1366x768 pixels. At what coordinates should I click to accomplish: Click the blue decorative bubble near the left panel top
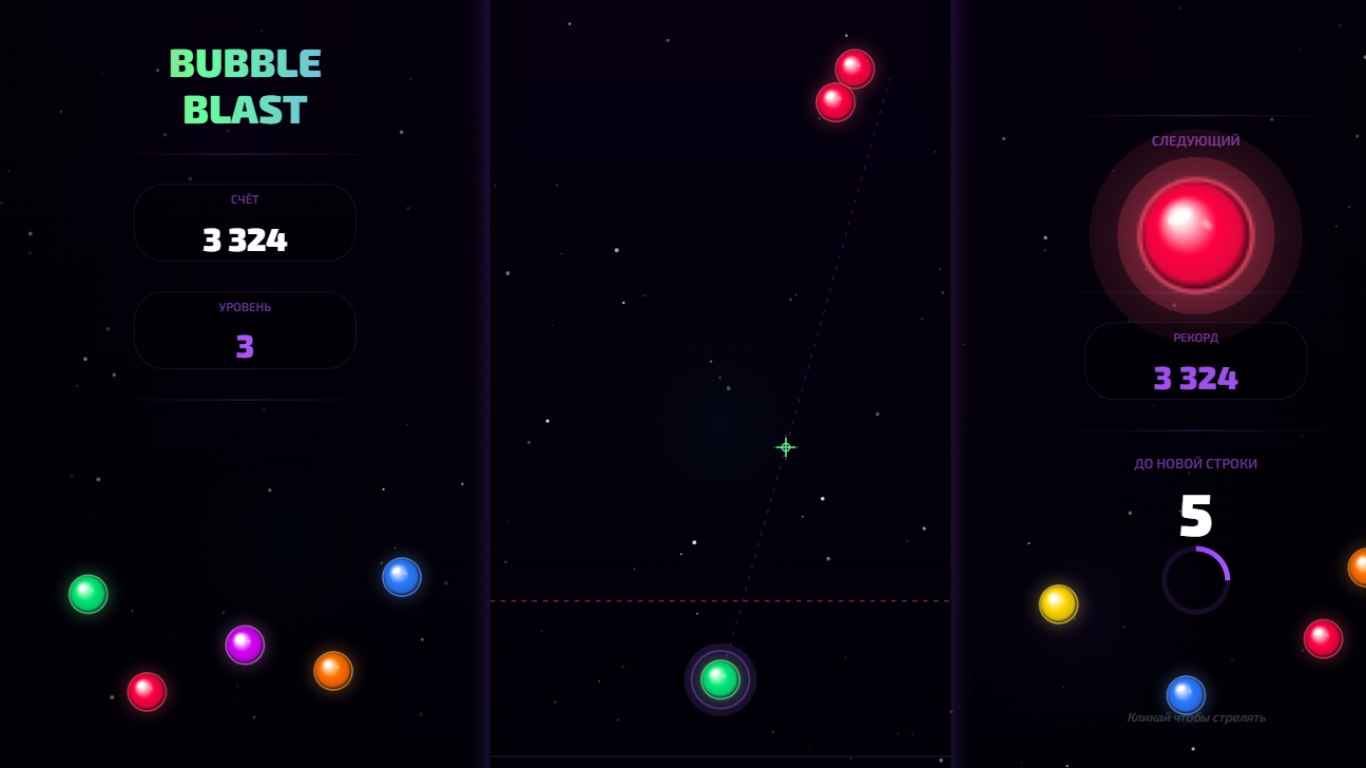402,577
